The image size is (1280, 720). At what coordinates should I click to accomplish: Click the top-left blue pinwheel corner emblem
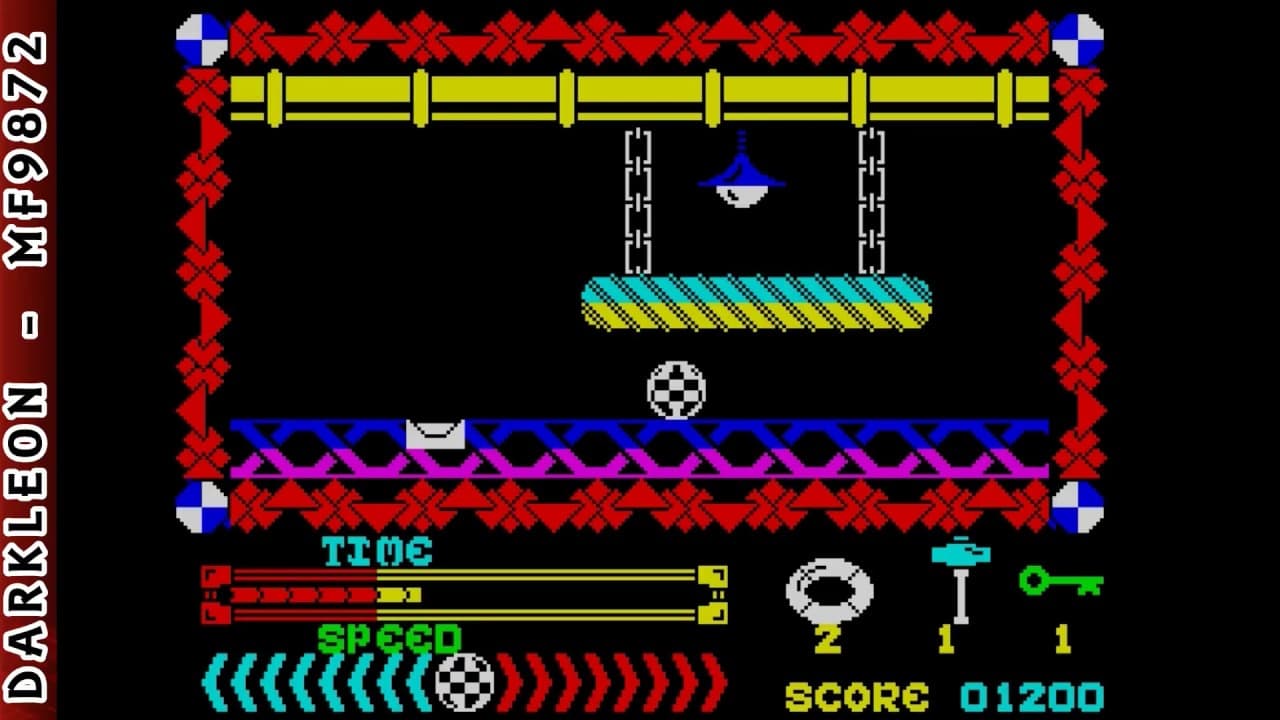200,33
